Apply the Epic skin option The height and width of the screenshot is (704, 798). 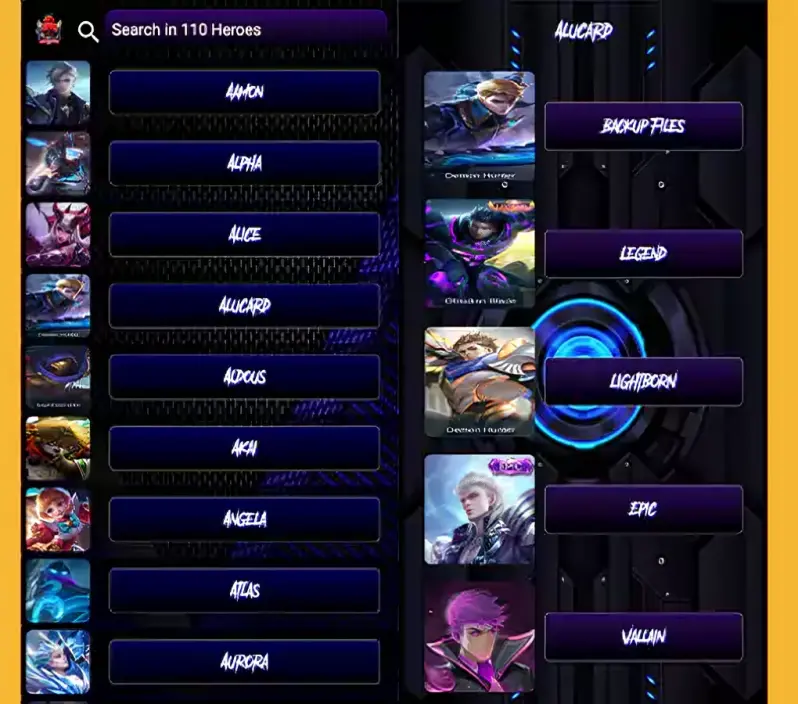pyautogui.click(x=643, y=509)
